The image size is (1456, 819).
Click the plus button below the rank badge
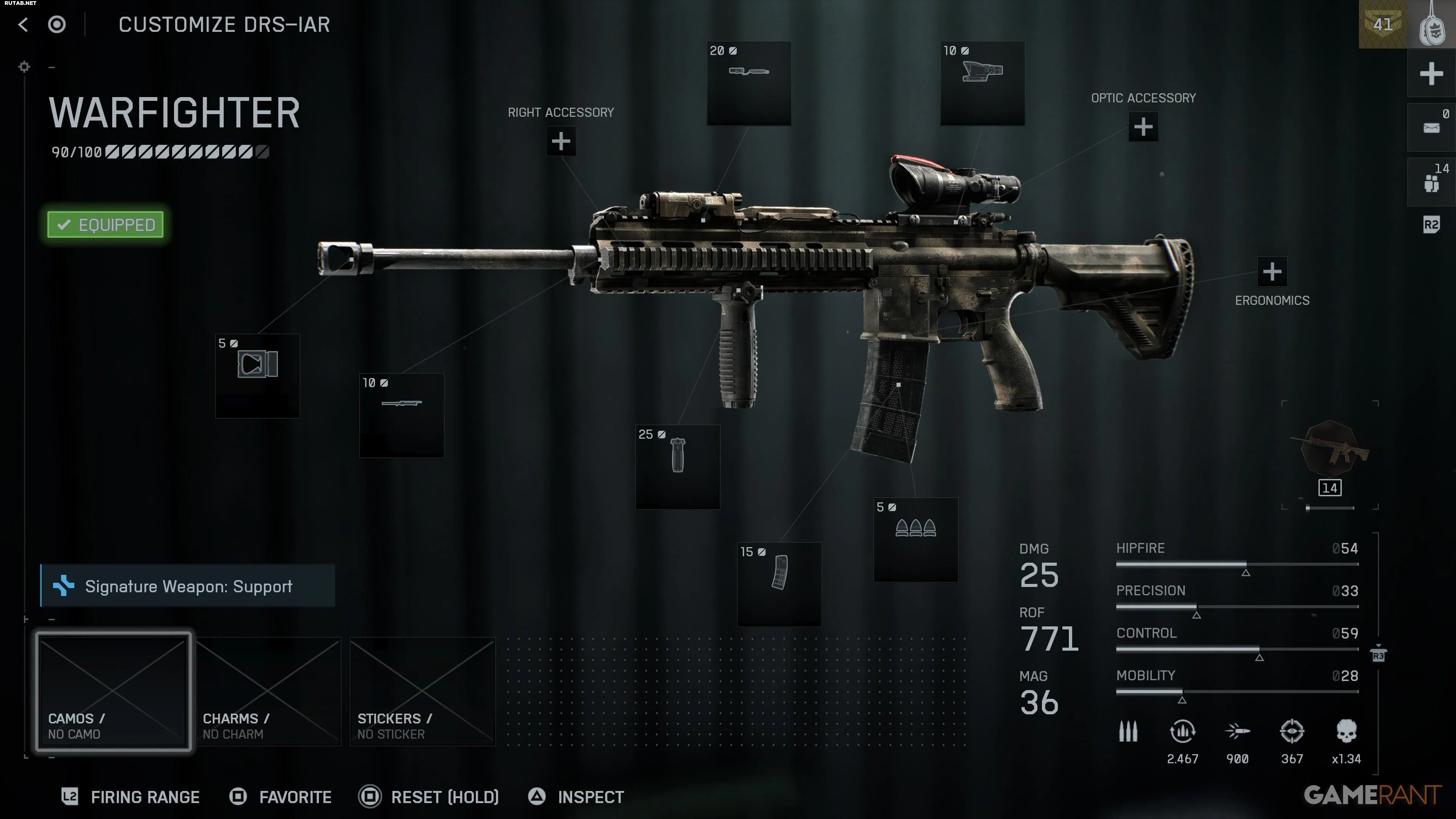[x=1431, y=74]
